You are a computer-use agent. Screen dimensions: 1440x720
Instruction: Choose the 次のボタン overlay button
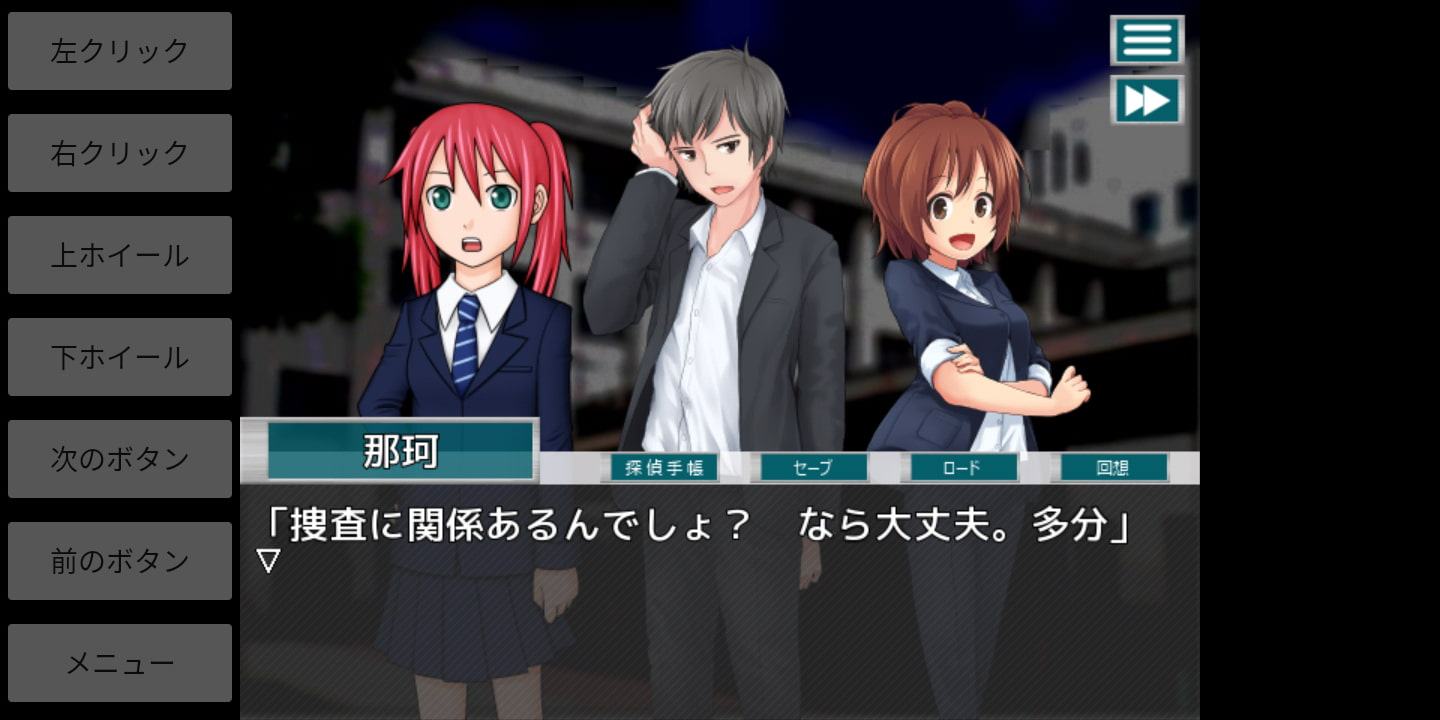(x=120, y=459)
